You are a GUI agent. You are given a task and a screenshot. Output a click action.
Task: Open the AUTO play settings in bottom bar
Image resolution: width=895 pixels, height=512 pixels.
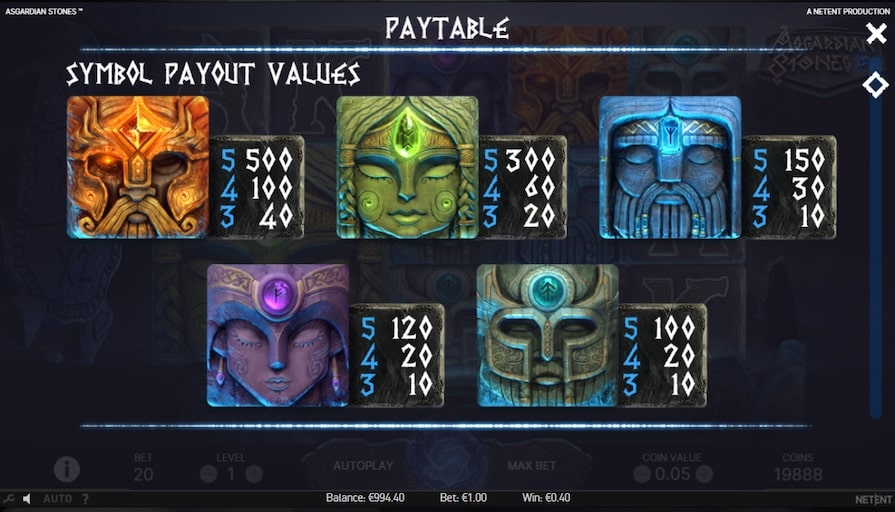coord(57,498)
